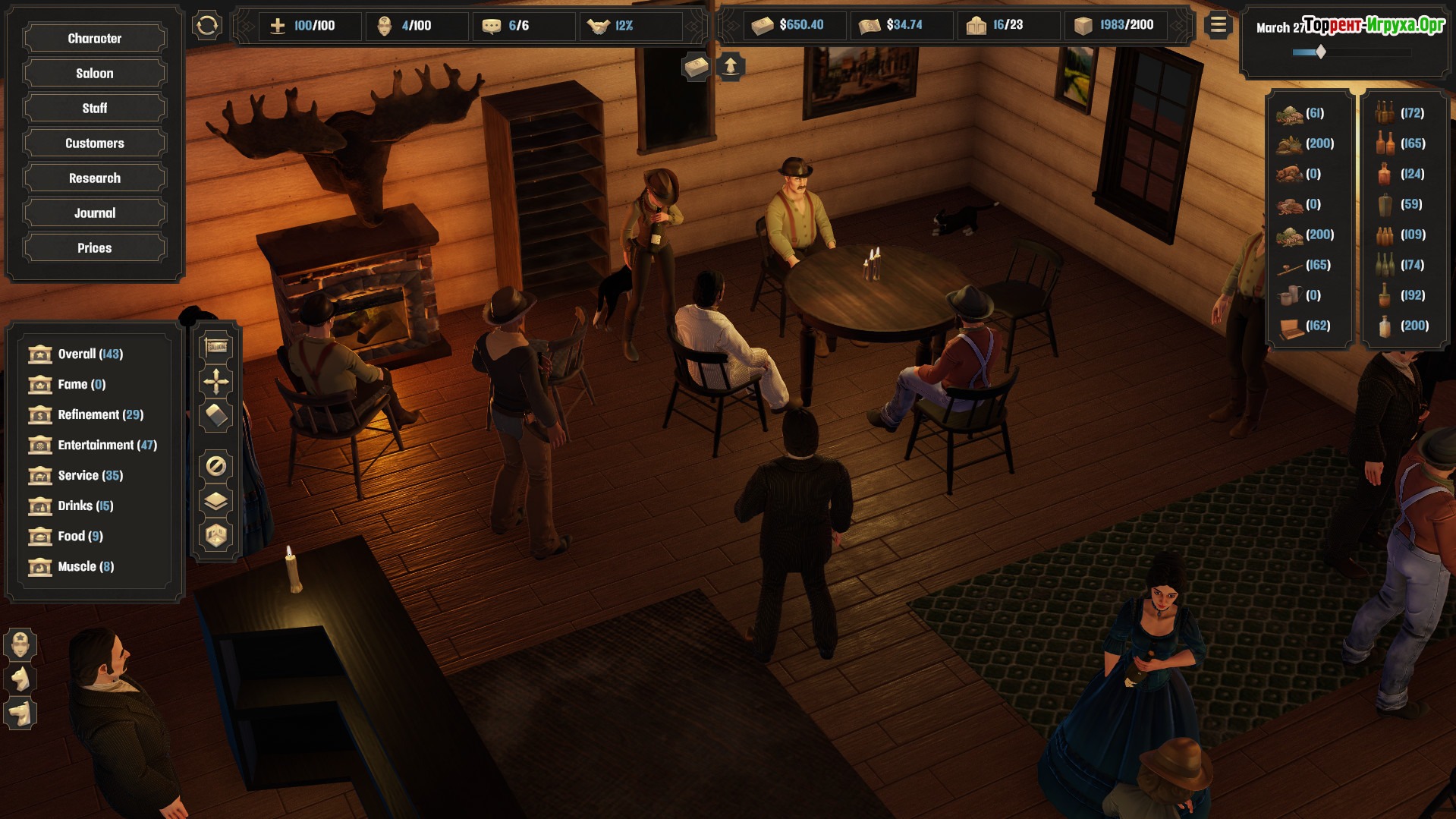Toggle the layers tool icon
Screen dimensions: 1456x819
216,501
